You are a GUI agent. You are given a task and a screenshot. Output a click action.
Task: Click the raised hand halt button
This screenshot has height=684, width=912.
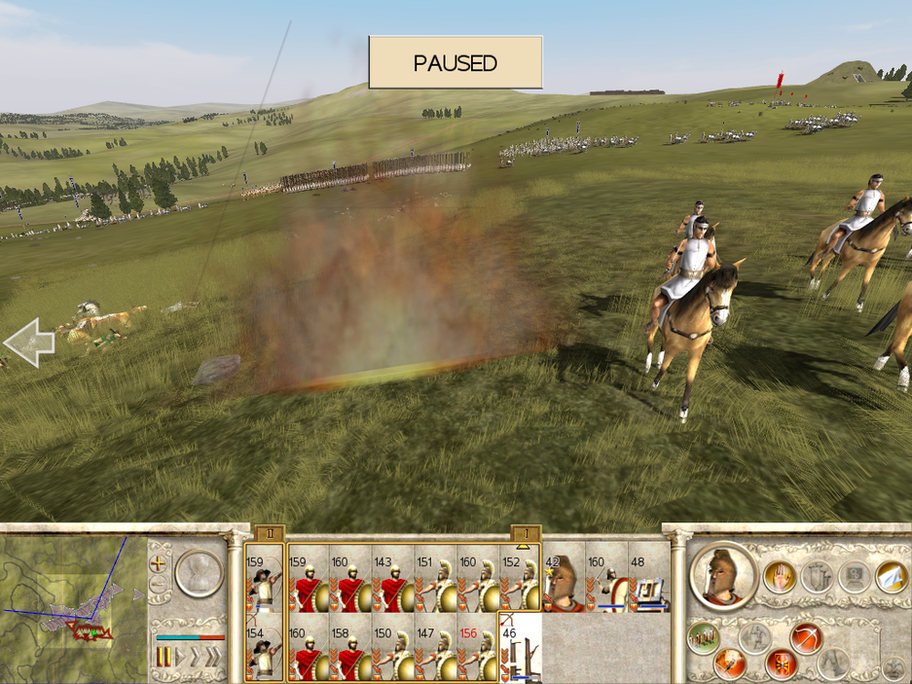point(781,576)
